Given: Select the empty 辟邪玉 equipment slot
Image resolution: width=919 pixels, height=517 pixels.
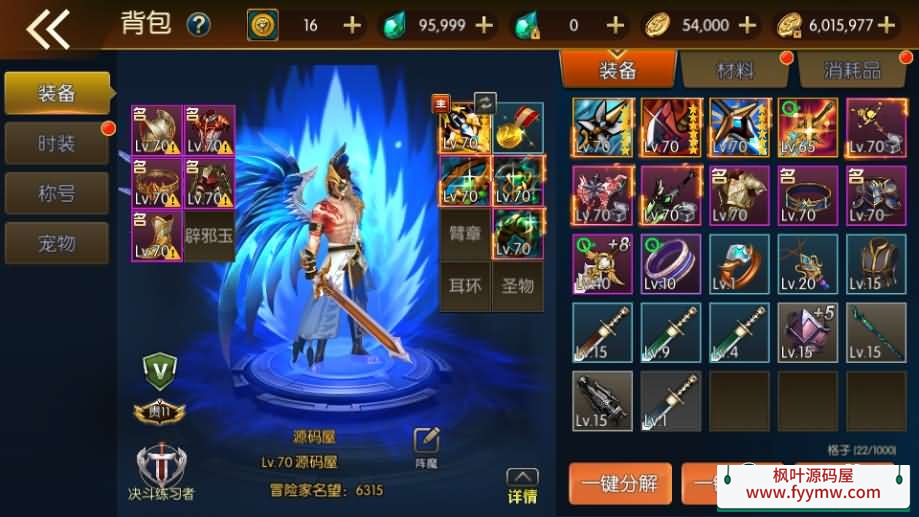Looking at the screenshot, I should coord(210,237).
